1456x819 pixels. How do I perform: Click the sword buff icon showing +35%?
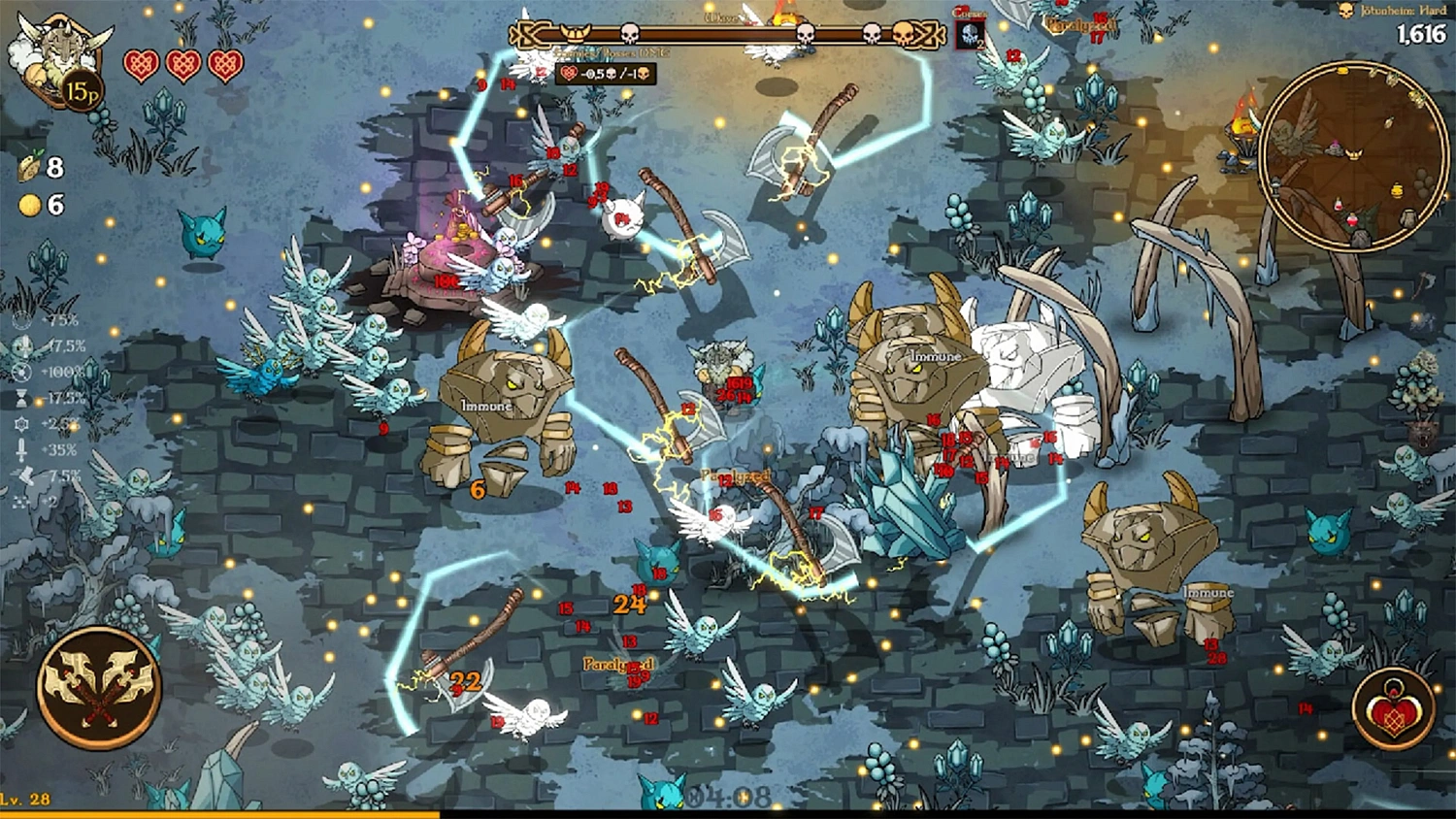coord(20,446)
